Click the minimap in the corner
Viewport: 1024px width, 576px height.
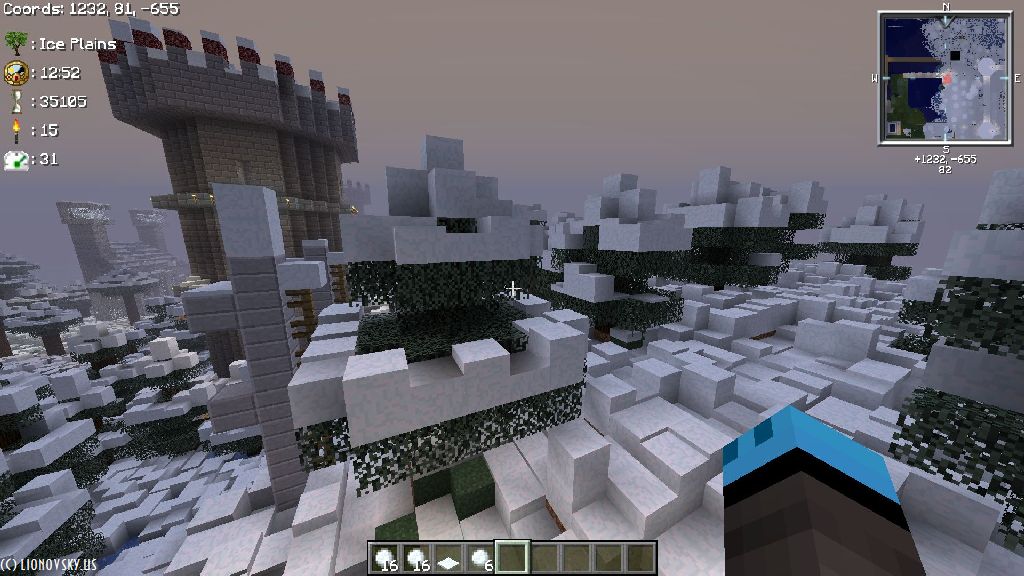945,77
